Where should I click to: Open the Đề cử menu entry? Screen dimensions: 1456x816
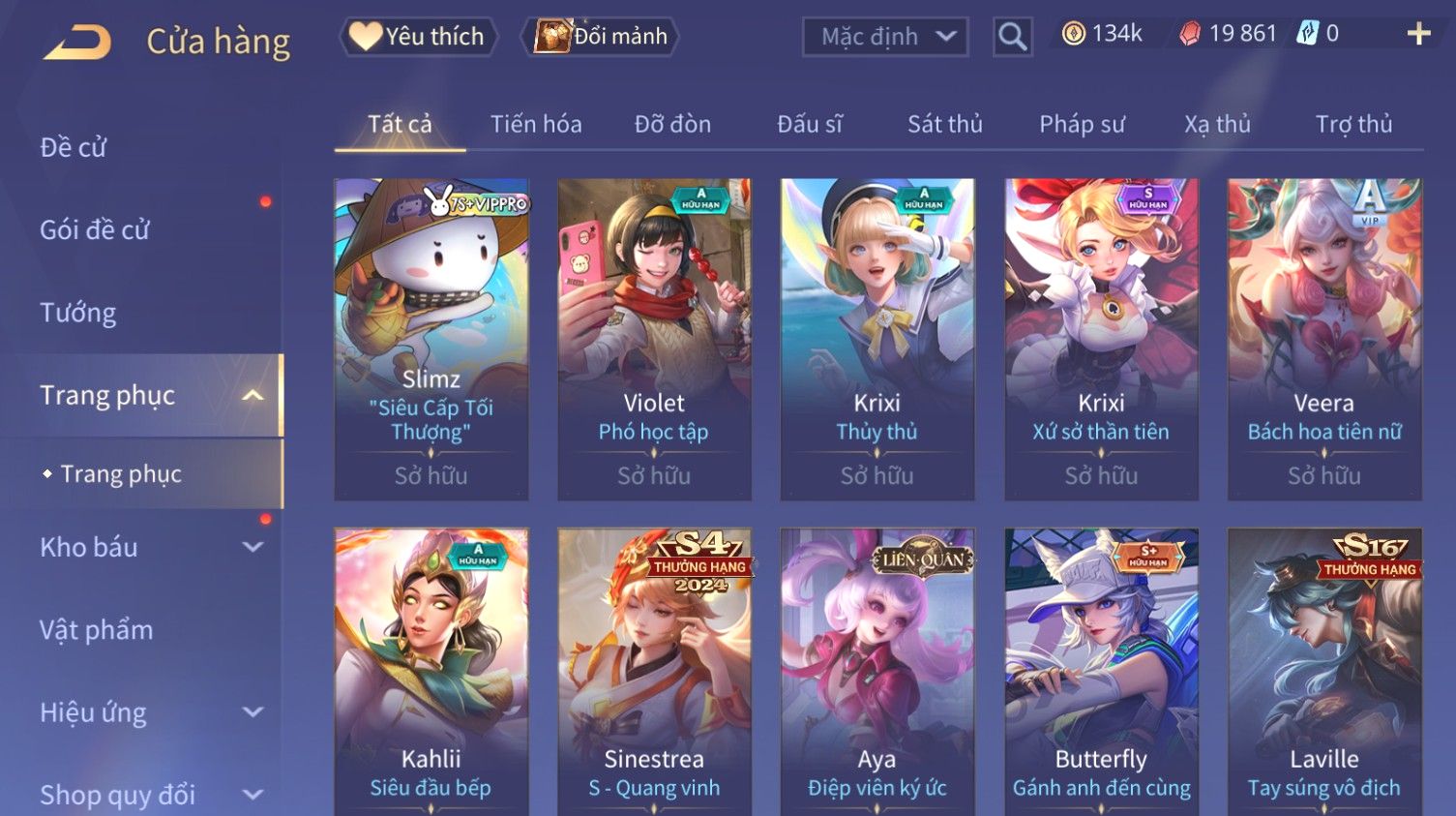pyautogui.click(x=74, y=147)
